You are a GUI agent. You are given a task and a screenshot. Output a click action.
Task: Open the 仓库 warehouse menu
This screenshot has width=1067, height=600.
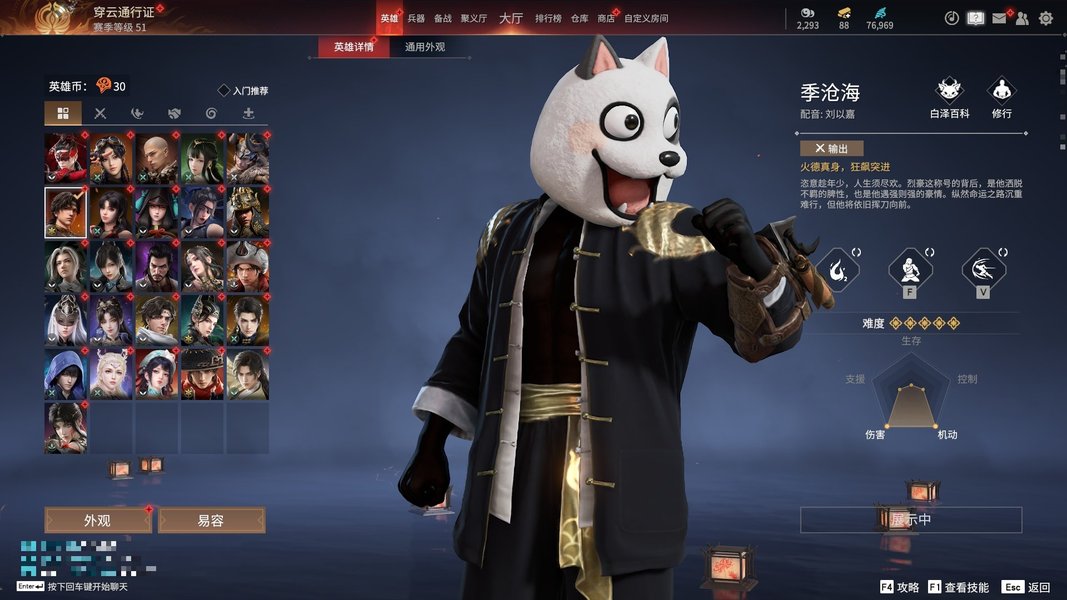579,18
